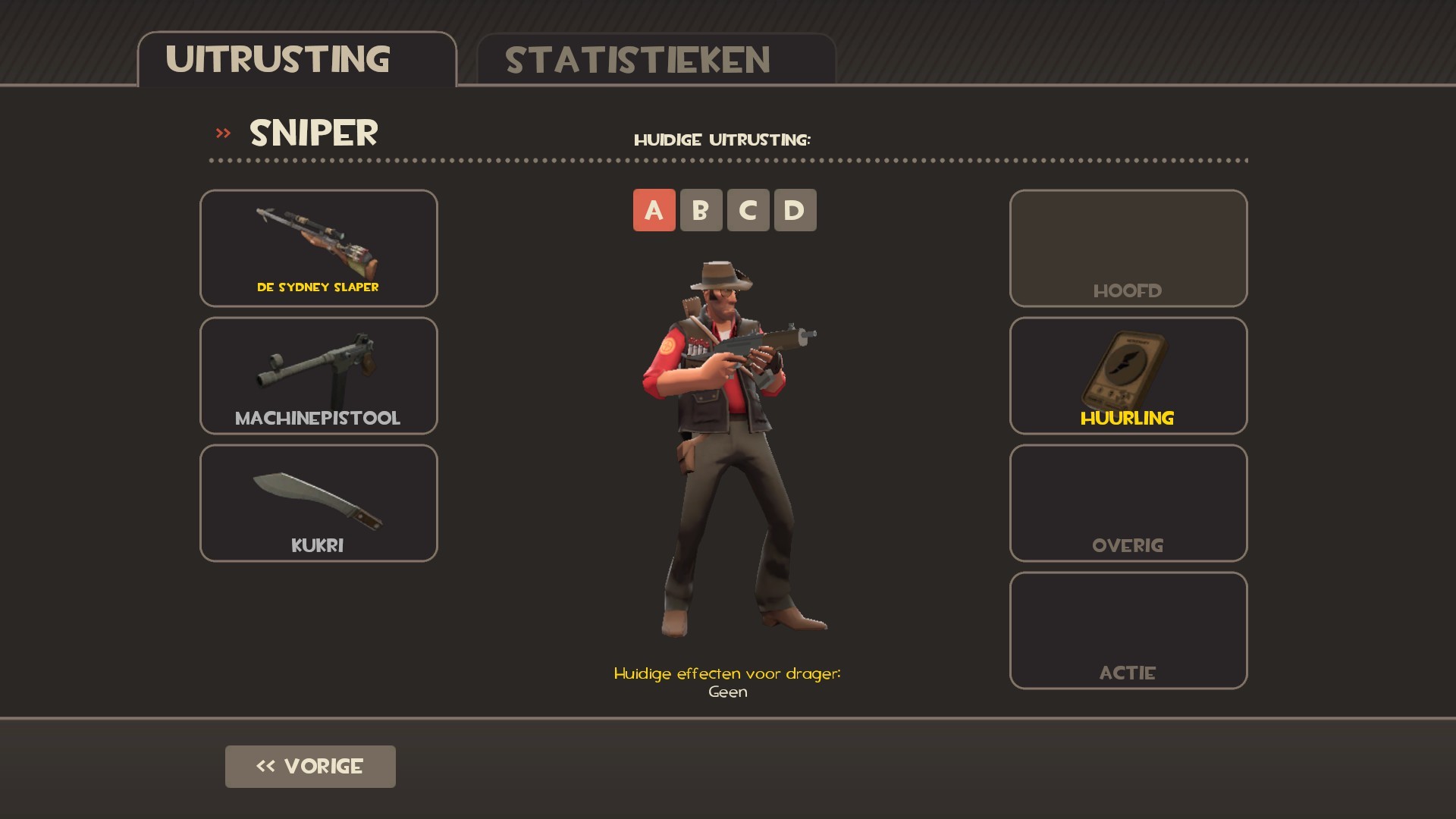Activate loadout preset C
The image size is (1456, 819).
point(748,210)
